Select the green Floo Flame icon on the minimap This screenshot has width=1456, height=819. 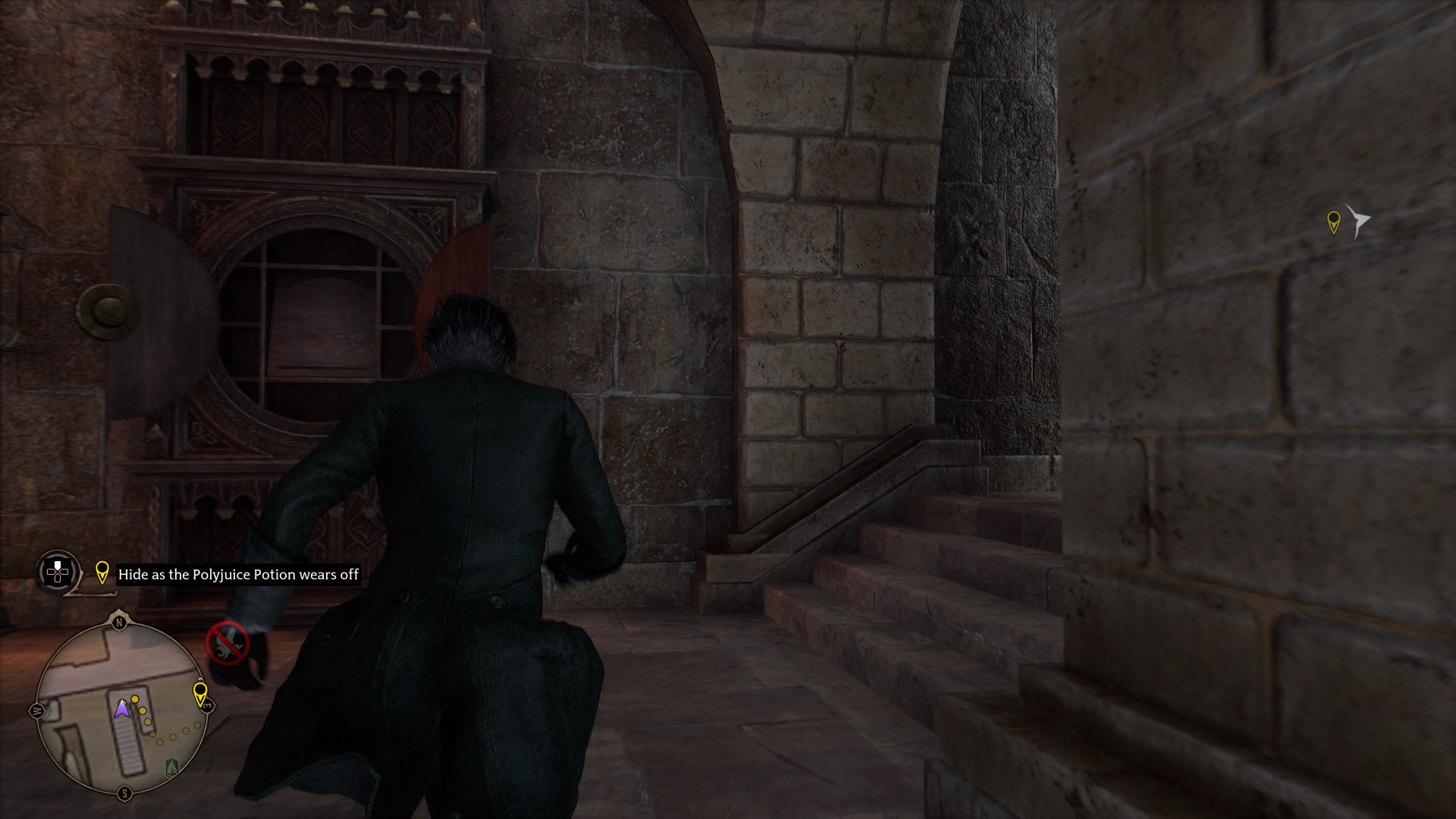(x=171, y=766)
